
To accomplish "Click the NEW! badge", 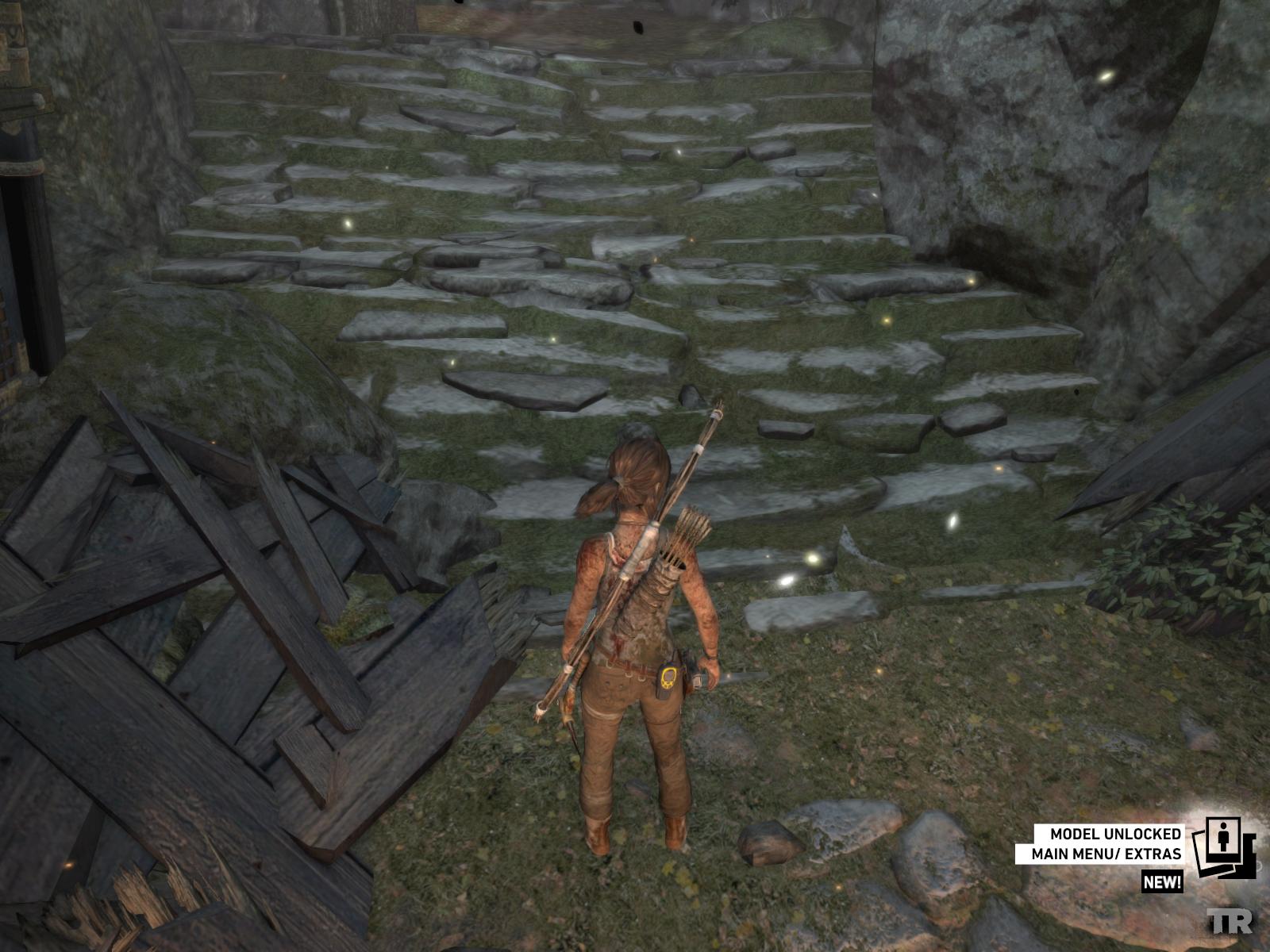I will click(x=1163, y=881).
